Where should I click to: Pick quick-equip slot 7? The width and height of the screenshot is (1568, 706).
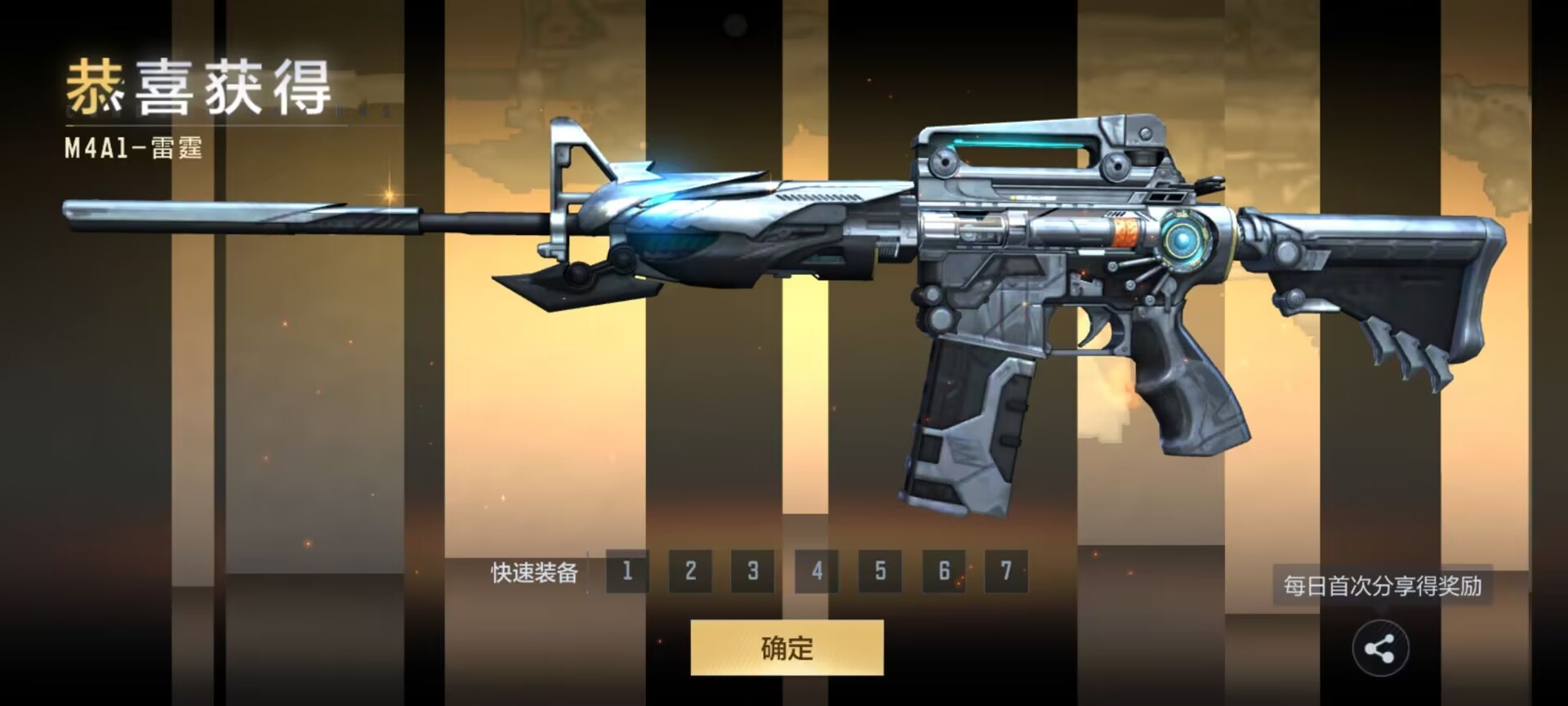point(1006,570)
